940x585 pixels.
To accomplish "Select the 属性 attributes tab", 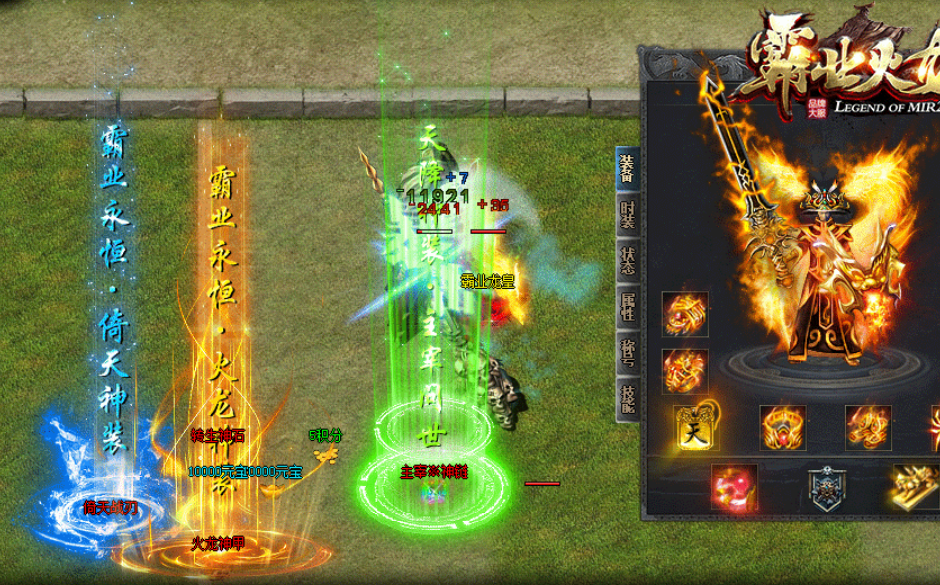I will [x=626, y=305].
